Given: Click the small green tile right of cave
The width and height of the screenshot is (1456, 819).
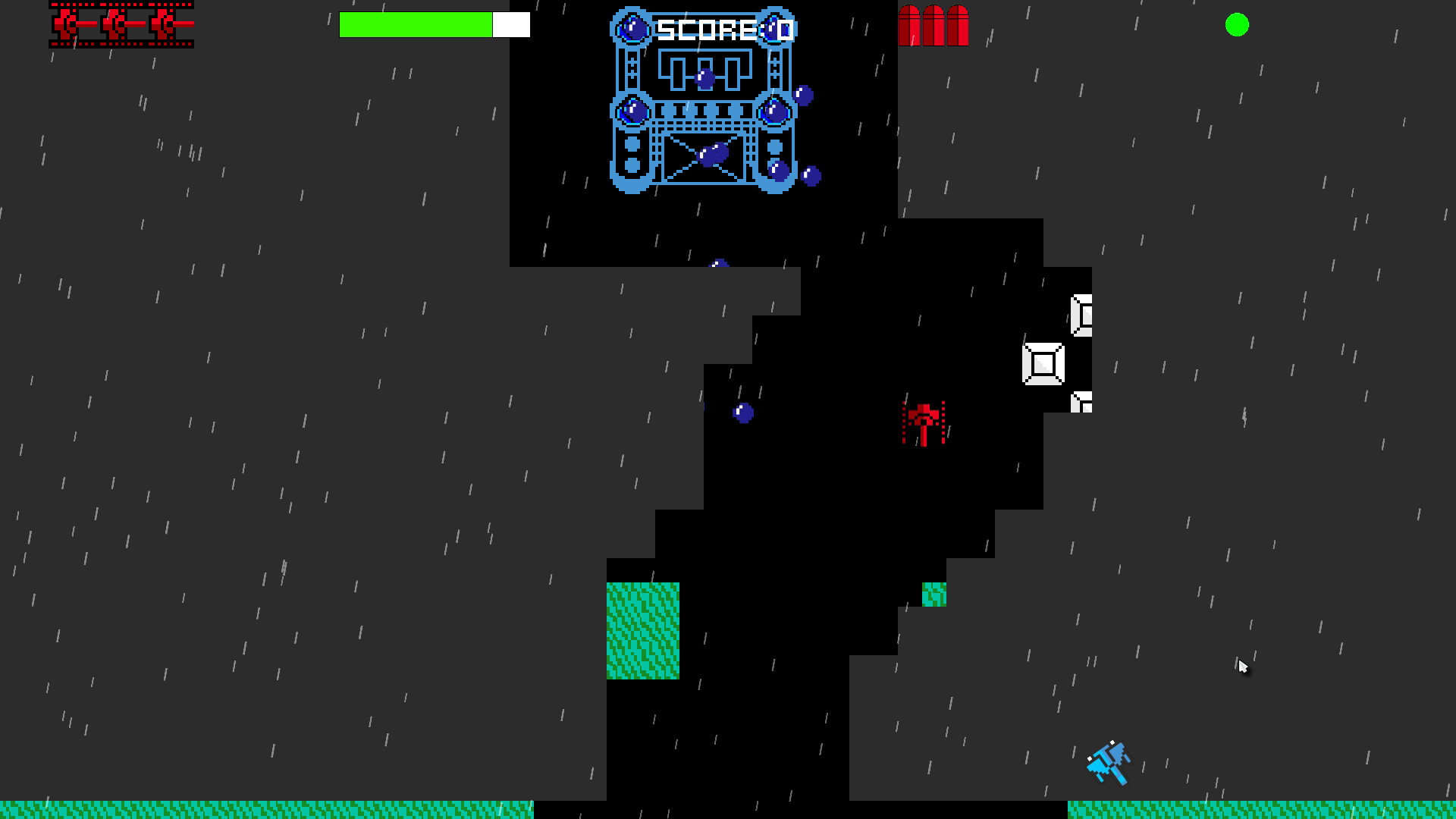Looking at the screenshot, I should [935, 595].
